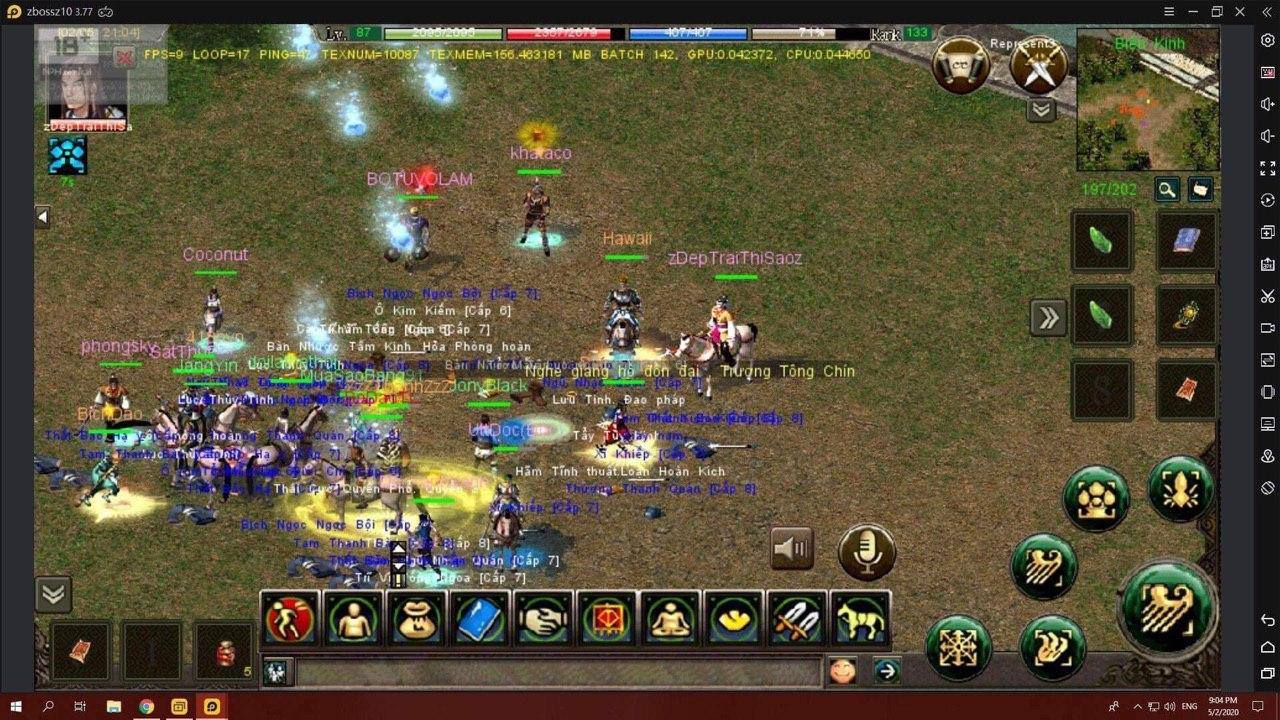
Task: Open the quest scroll icon near Represent
Action: point(959,64)
